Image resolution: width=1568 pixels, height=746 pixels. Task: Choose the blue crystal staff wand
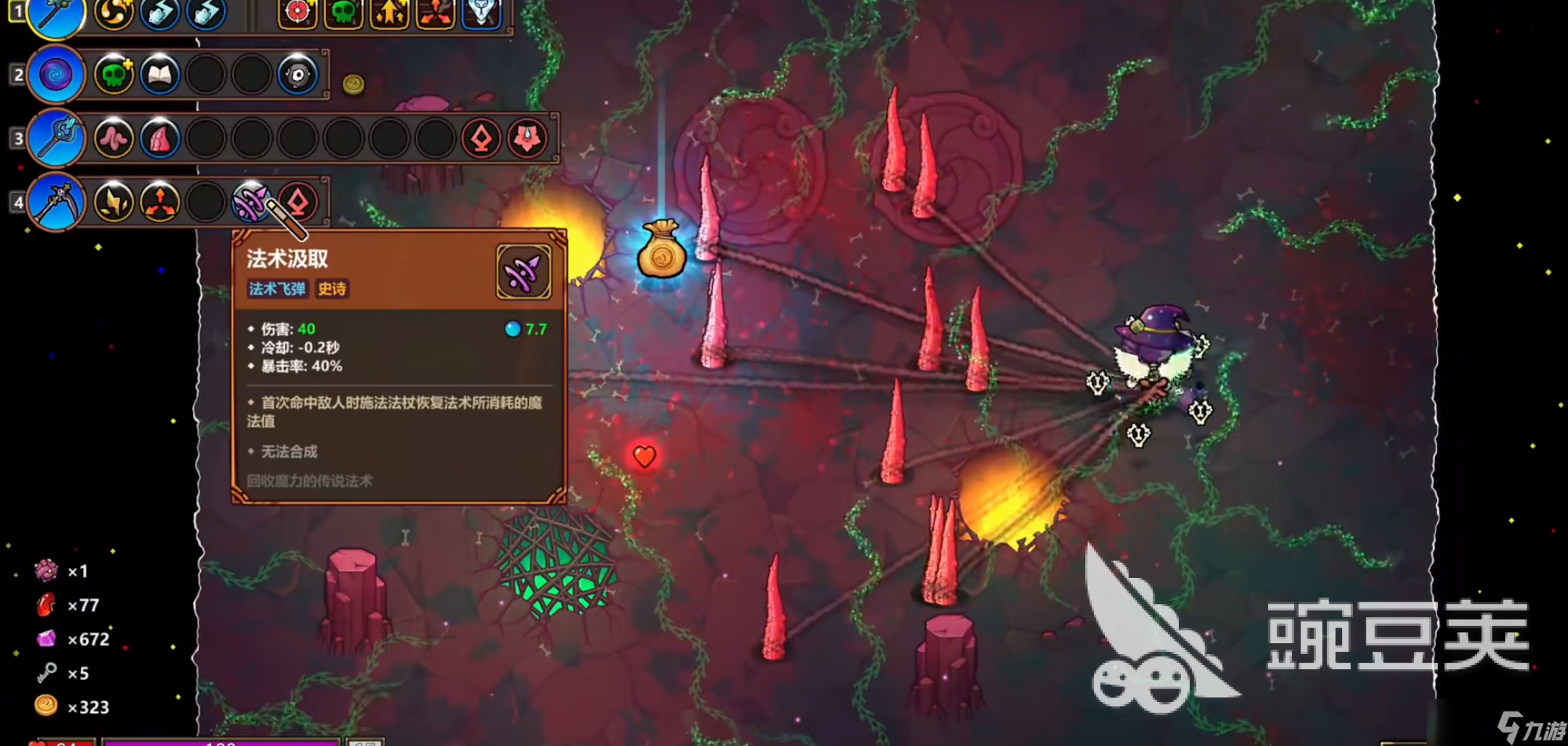pos(57,138)
